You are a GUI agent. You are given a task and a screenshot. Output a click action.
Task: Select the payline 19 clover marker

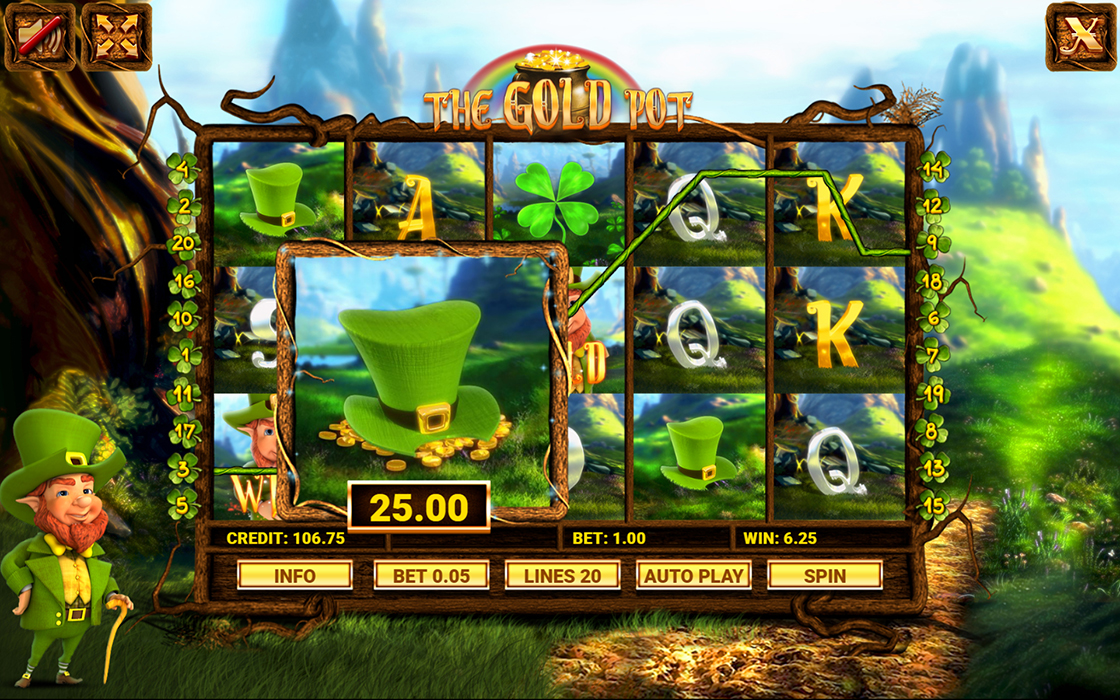click(933, 393)
